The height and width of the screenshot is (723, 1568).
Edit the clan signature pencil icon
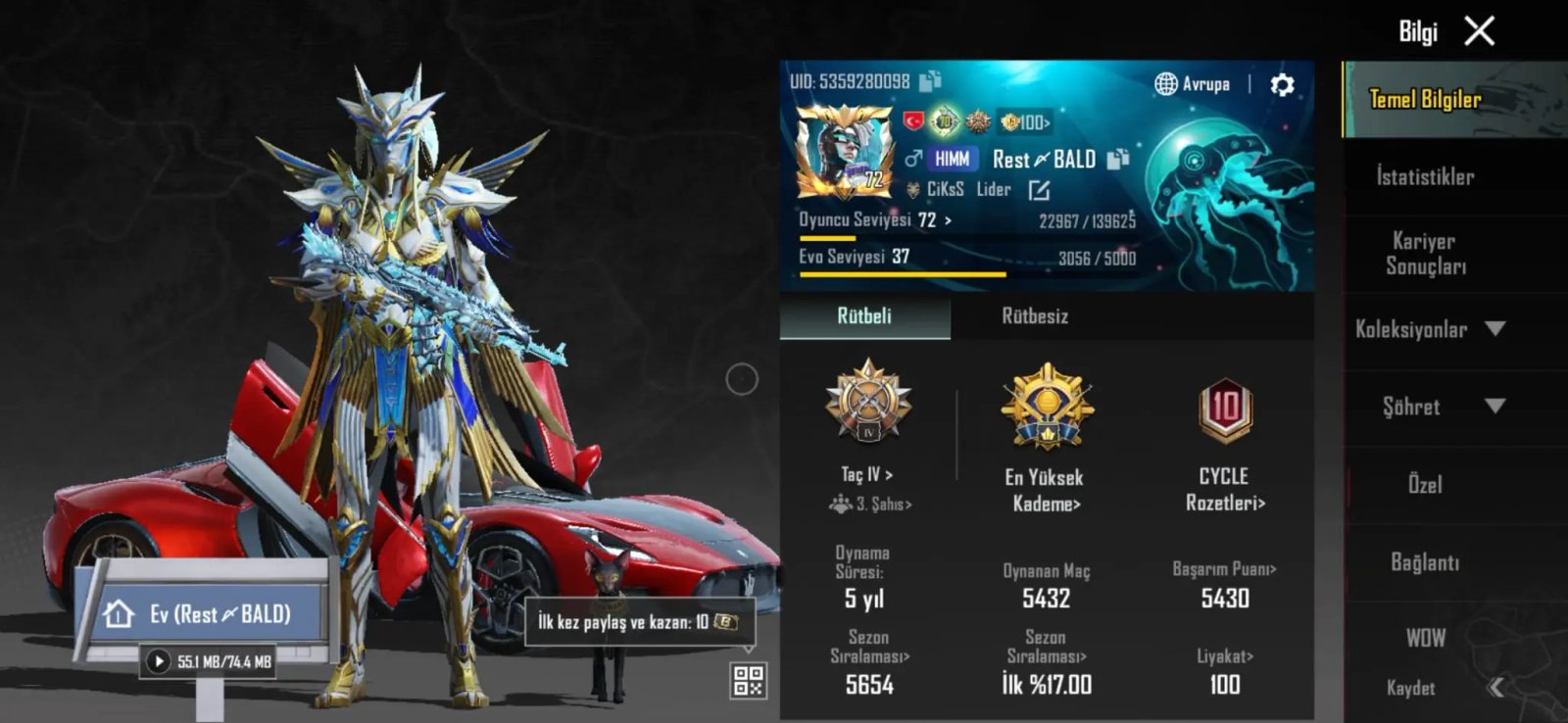1039,190
